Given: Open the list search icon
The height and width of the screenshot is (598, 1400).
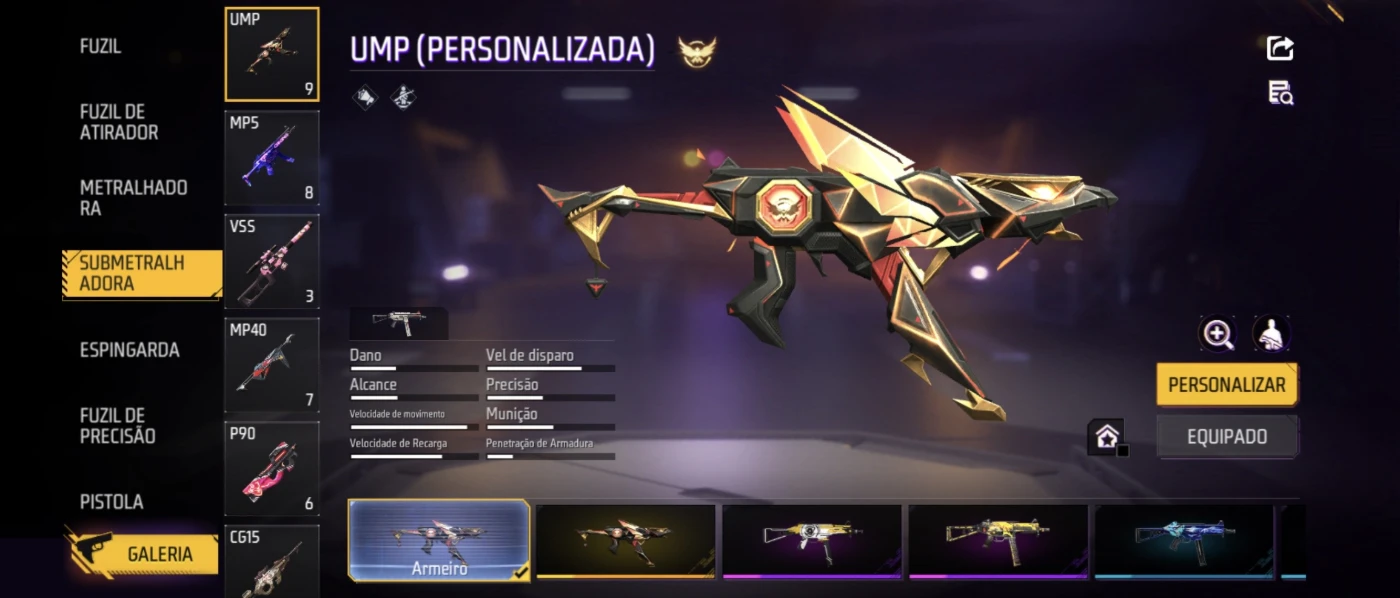Looking at the screenshot, I should 1280,94.
